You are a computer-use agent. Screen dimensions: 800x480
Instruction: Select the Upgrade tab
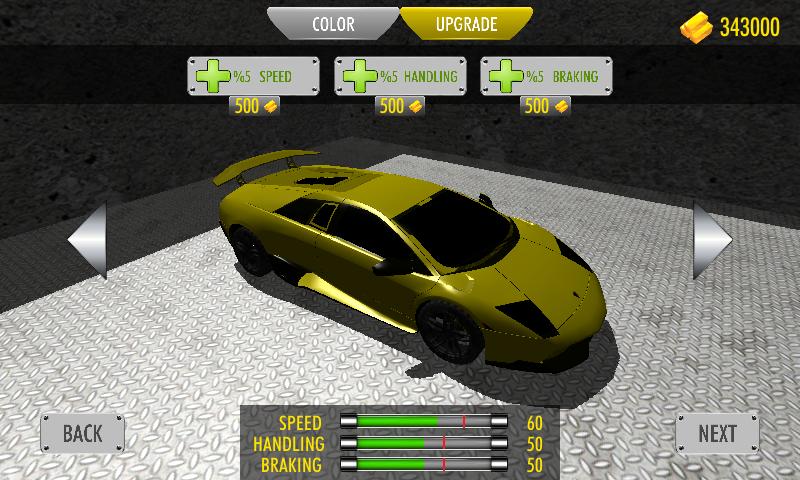click(466, 24)
